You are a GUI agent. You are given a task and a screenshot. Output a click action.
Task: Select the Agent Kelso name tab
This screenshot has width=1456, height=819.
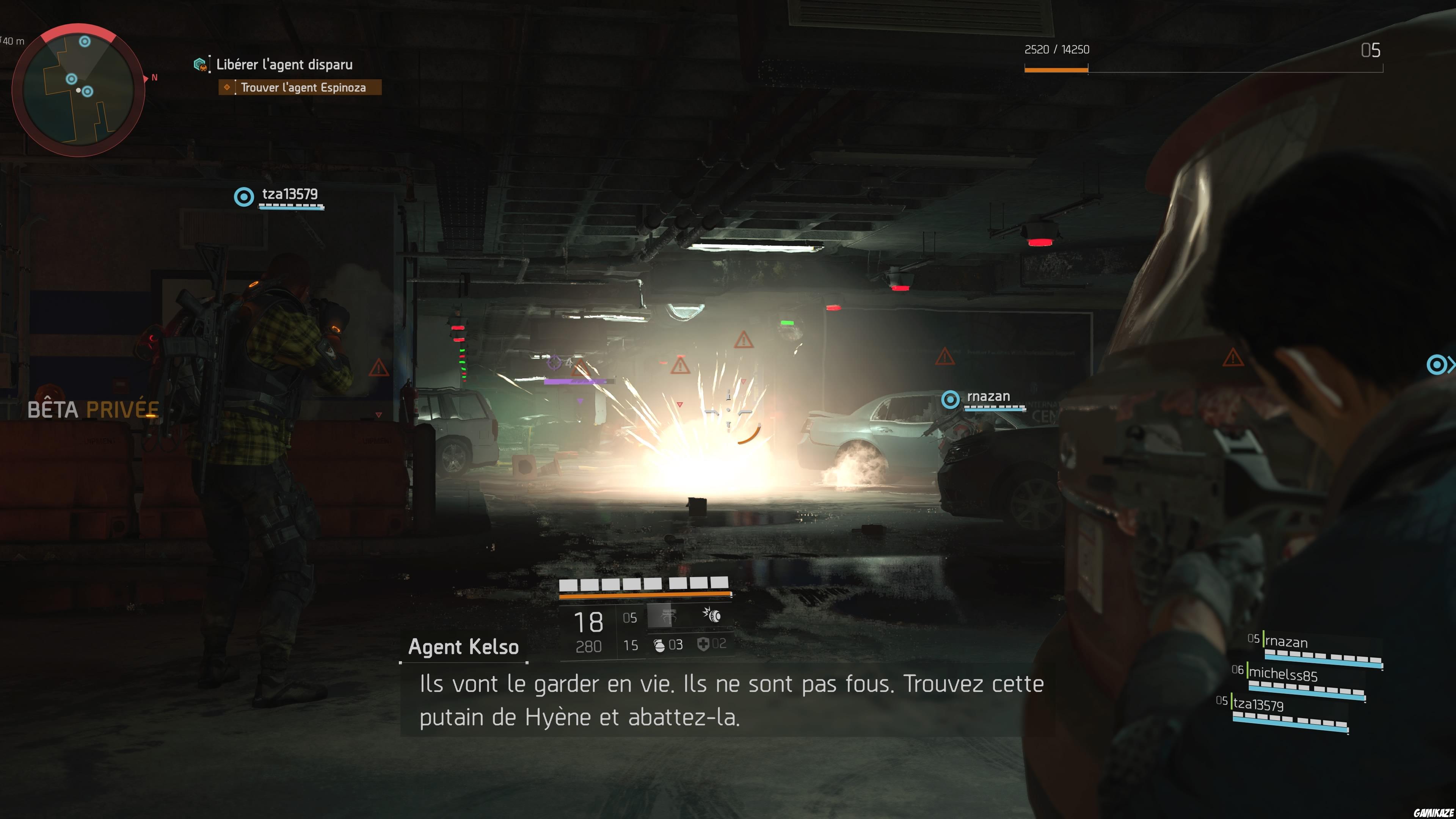(x=462, y=646)
